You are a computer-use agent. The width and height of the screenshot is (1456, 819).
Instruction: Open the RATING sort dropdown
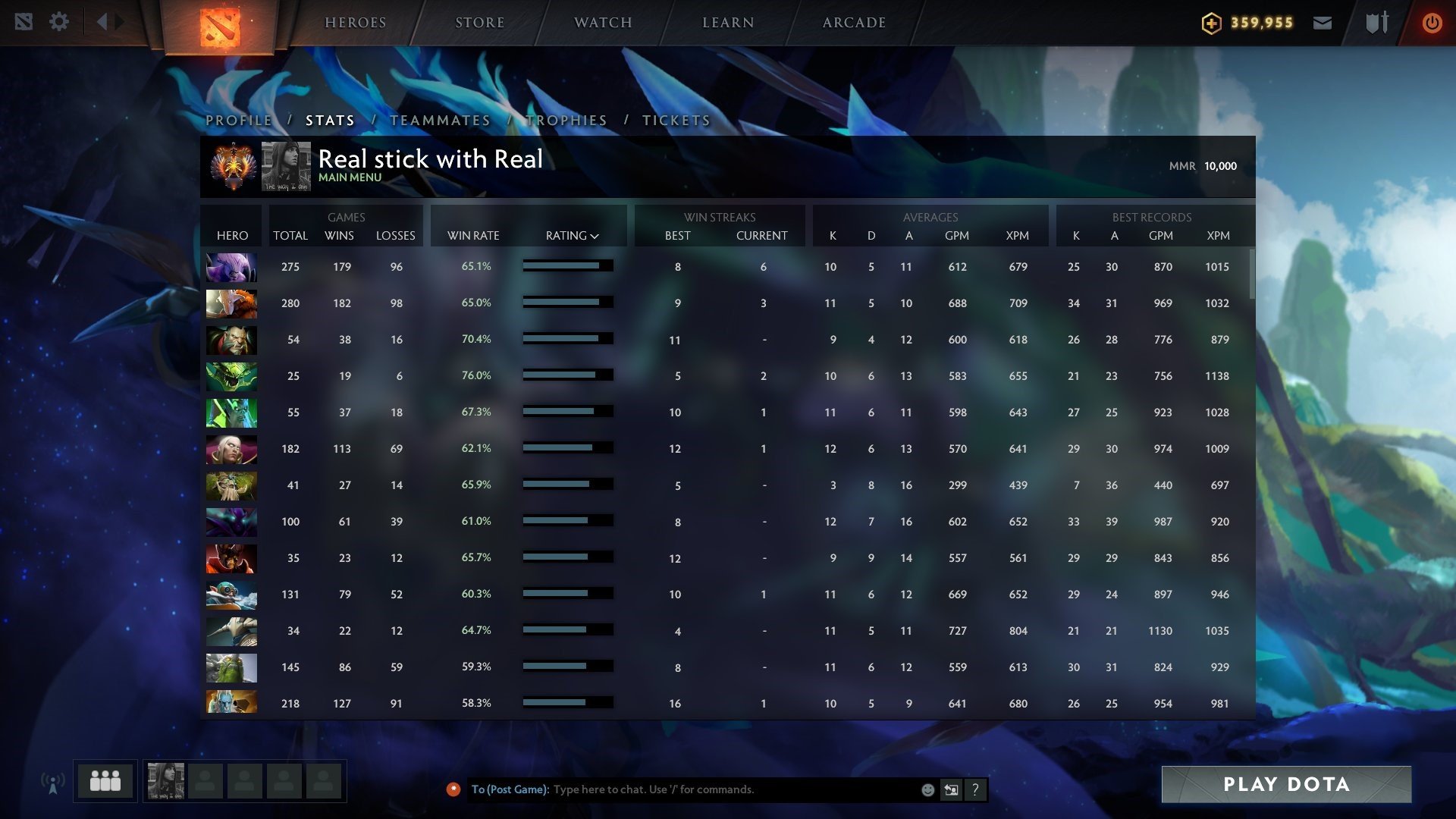(572, 235)
